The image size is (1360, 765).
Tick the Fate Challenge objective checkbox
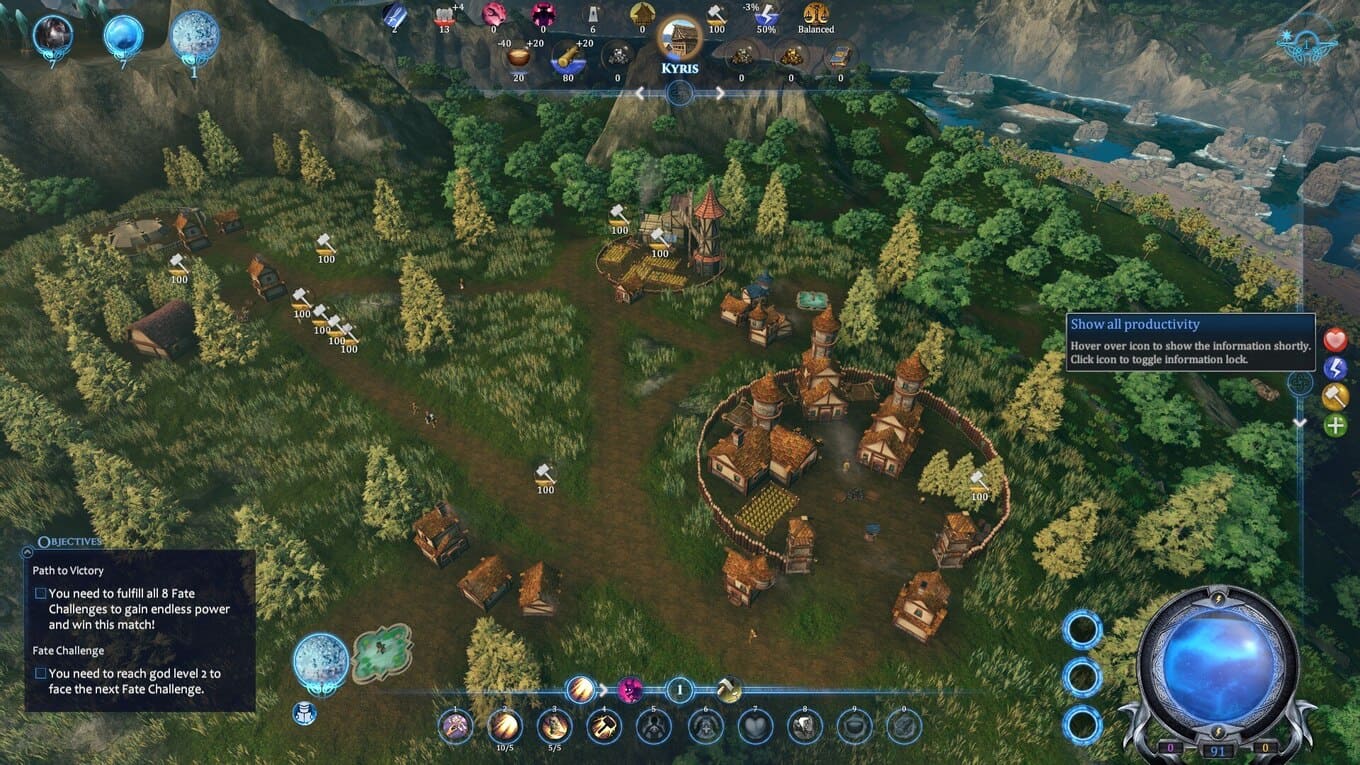pos(40,673)
